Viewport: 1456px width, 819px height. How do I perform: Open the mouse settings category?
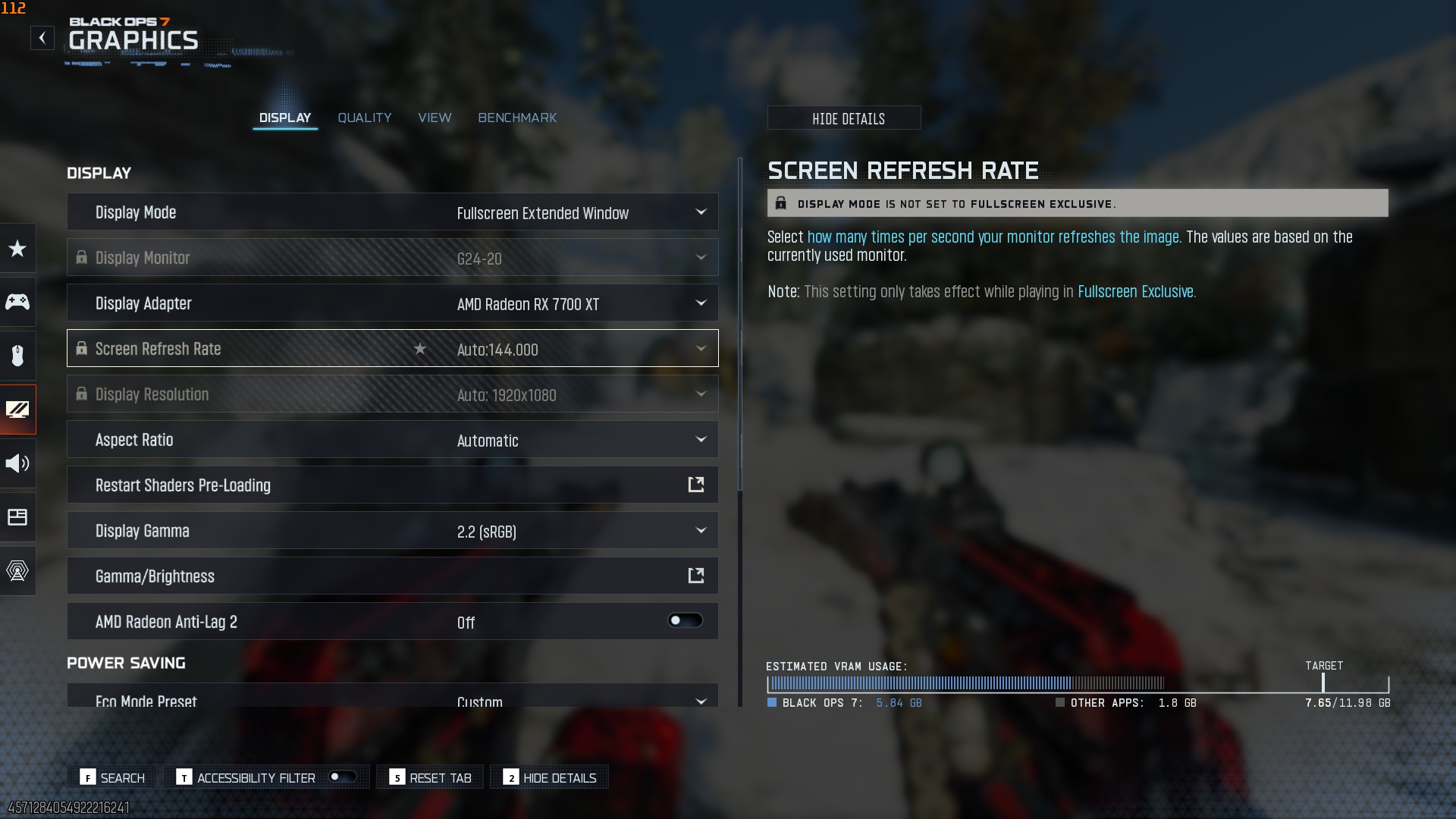[17, 355]
